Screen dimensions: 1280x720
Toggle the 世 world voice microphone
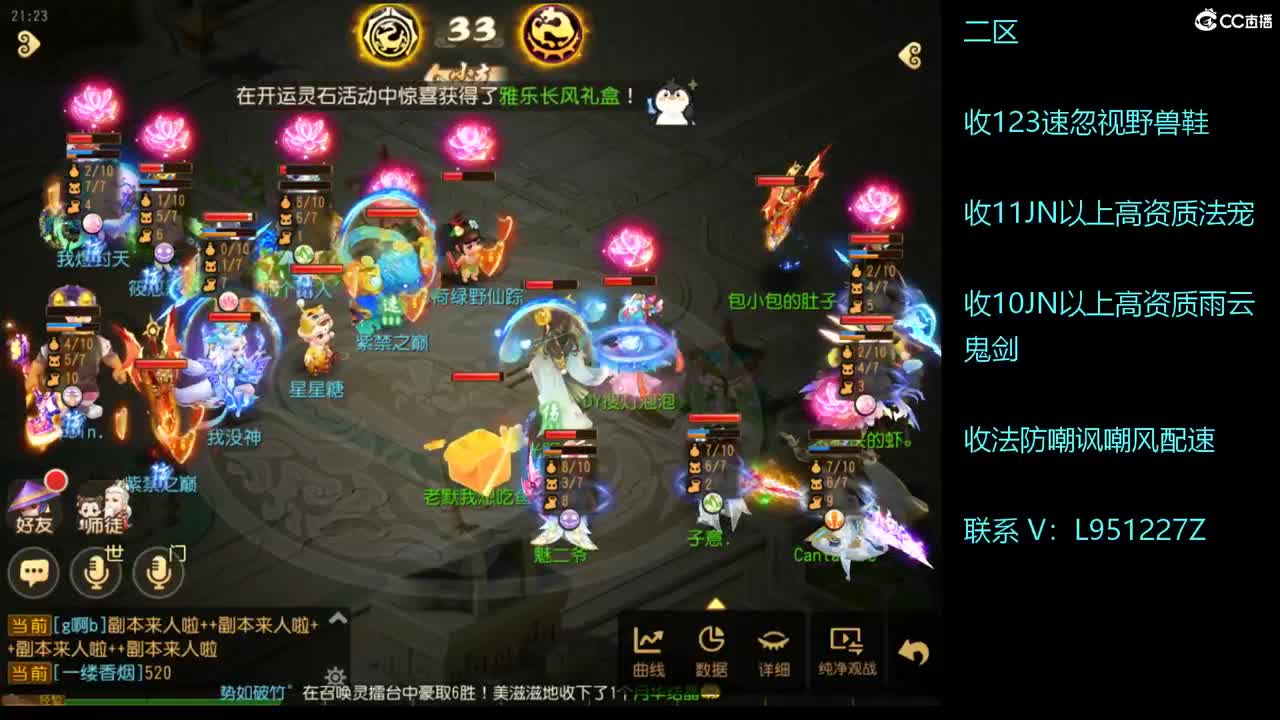point(93,572)
